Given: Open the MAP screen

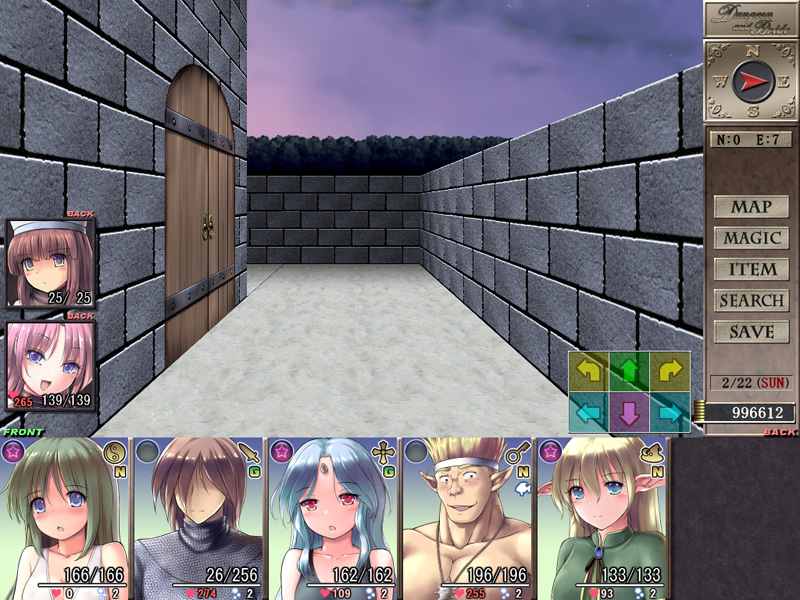Looking at the screenshot, I should pos(751,207).
